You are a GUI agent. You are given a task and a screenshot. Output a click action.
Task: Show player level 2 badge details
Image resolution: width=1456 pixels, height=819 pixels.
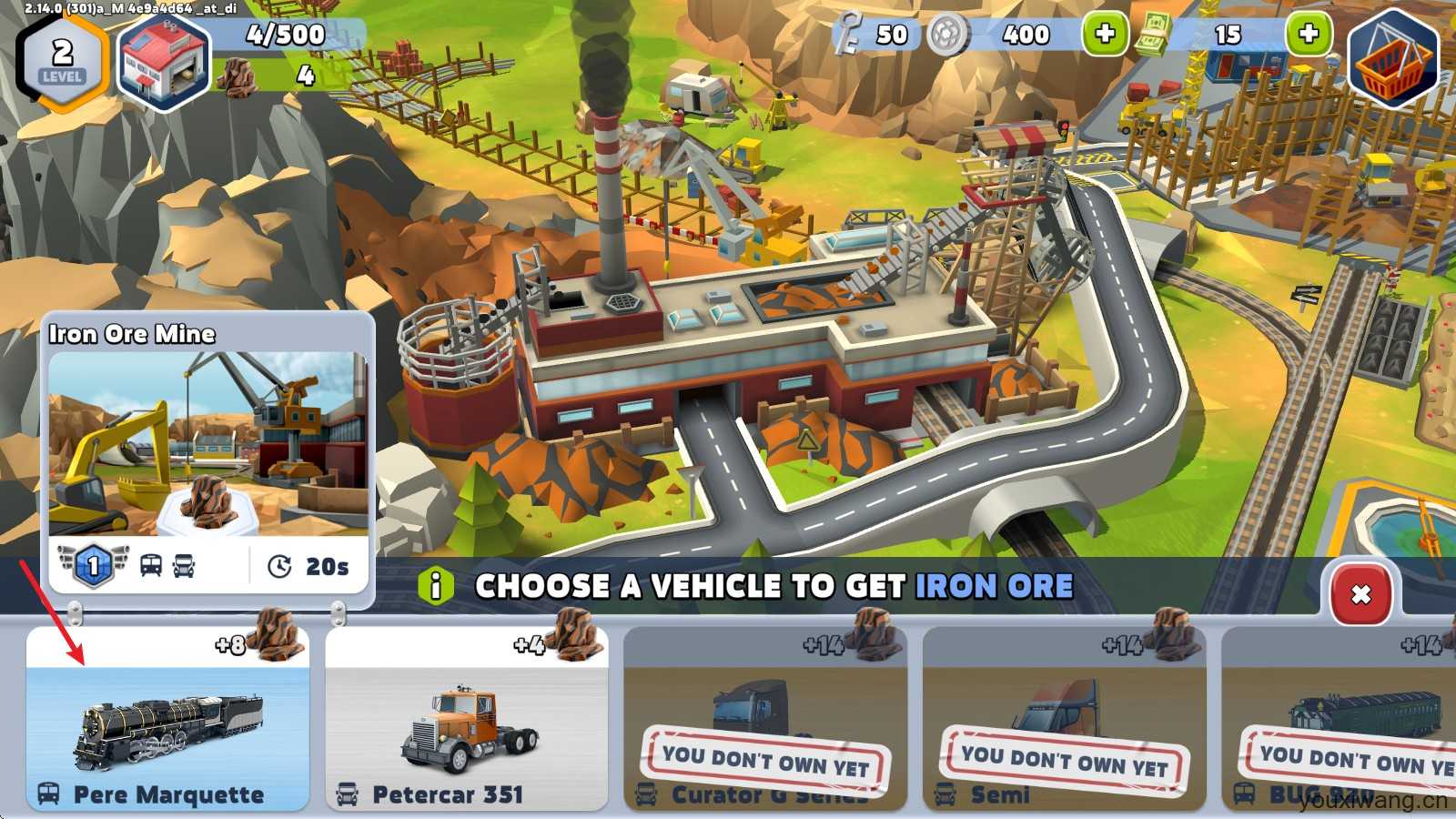[x=62, y=60]
